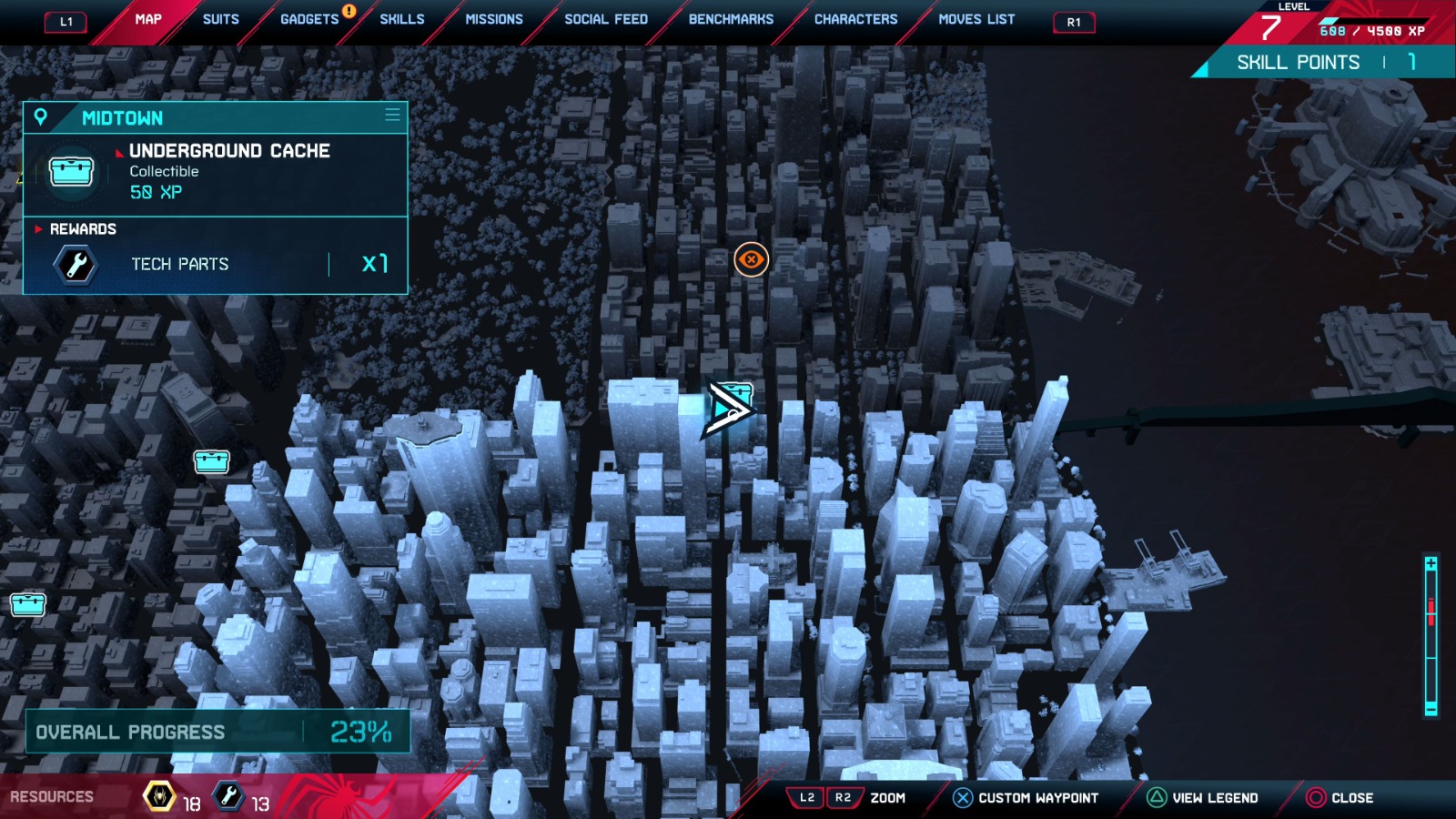The height and width of the screenshot is (819, 1456).
Task: Open the Gadgets tab with the notification badge
Action: pyautogui.click(x=308, y=18)
